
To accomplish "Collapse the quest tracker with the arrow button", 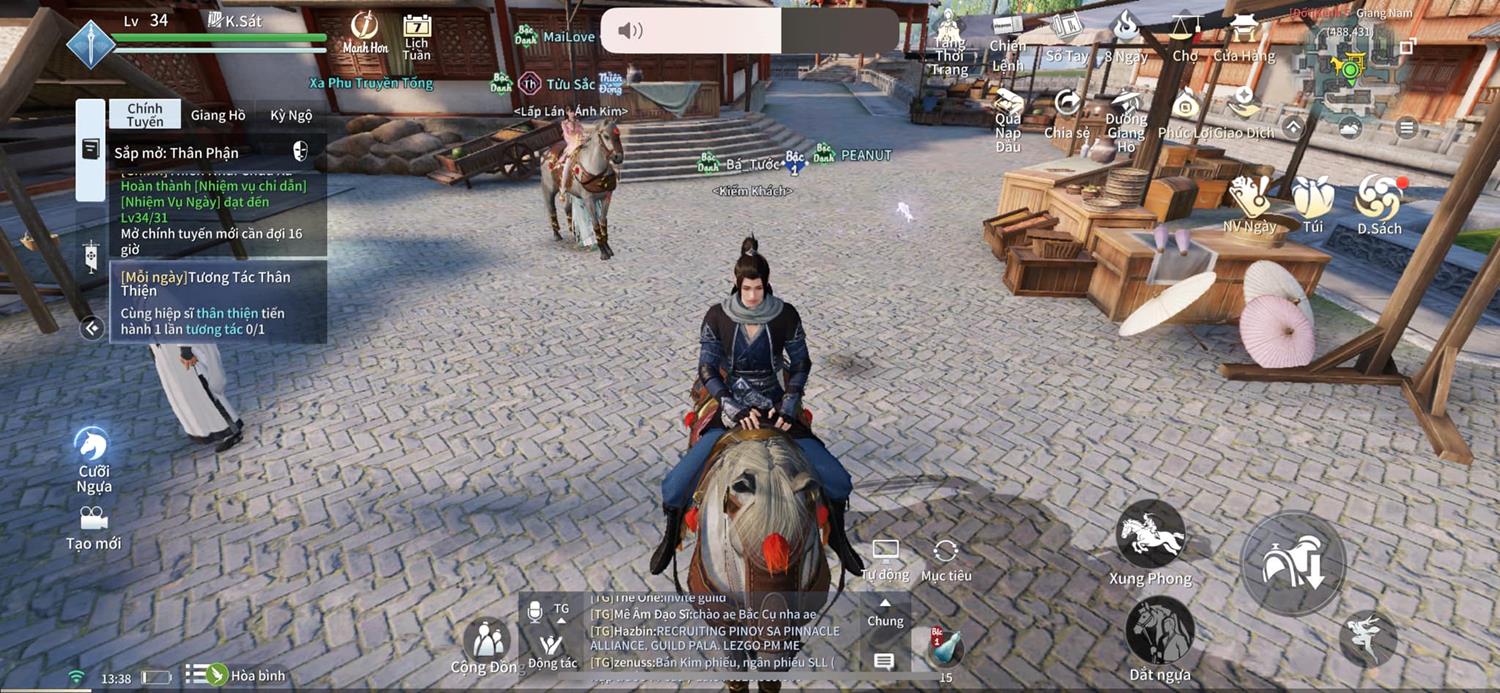I will click(x=92, y=328).
